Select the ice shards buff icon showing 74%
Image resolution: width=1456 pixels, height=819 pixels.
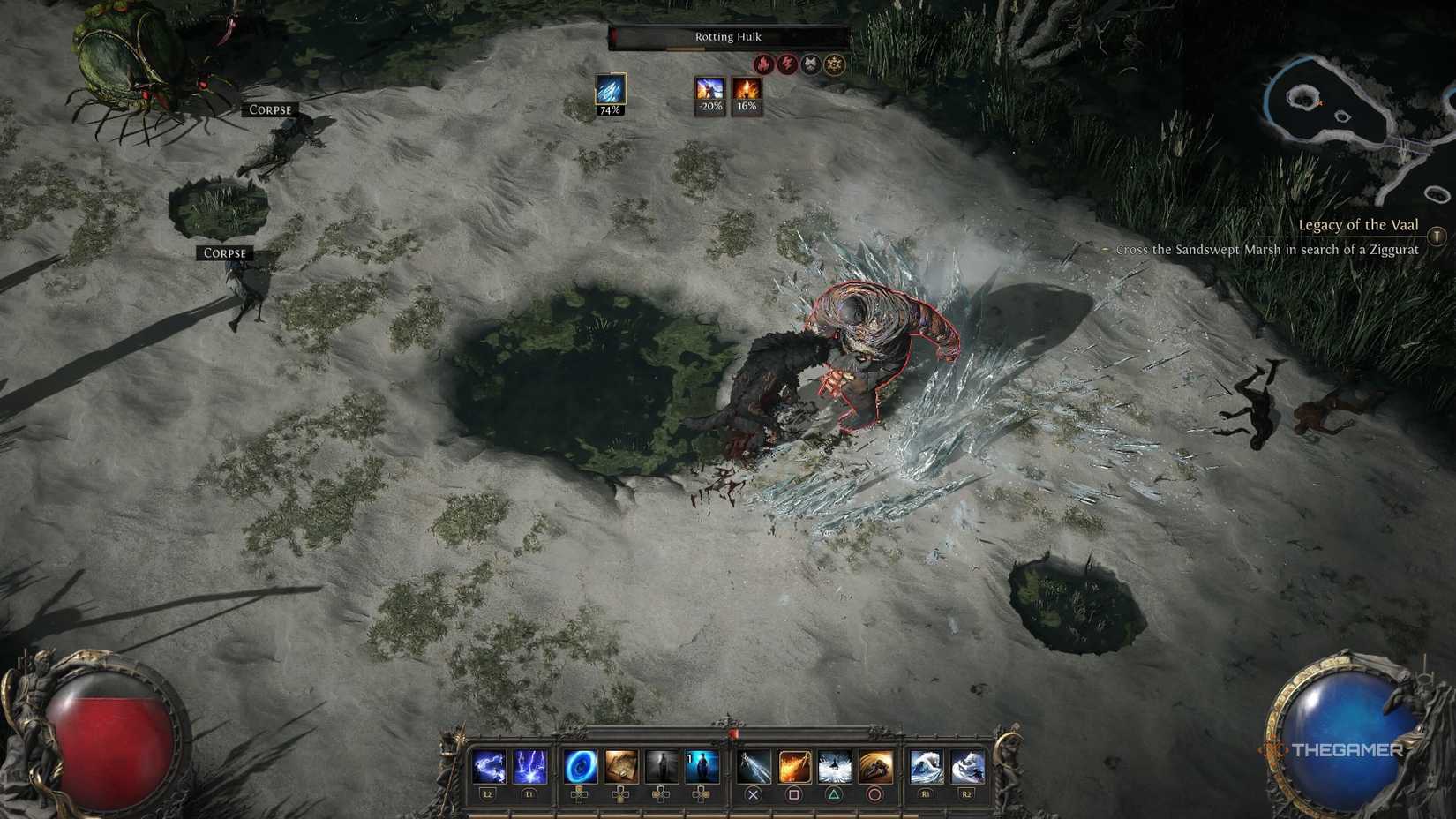point(610,89)
